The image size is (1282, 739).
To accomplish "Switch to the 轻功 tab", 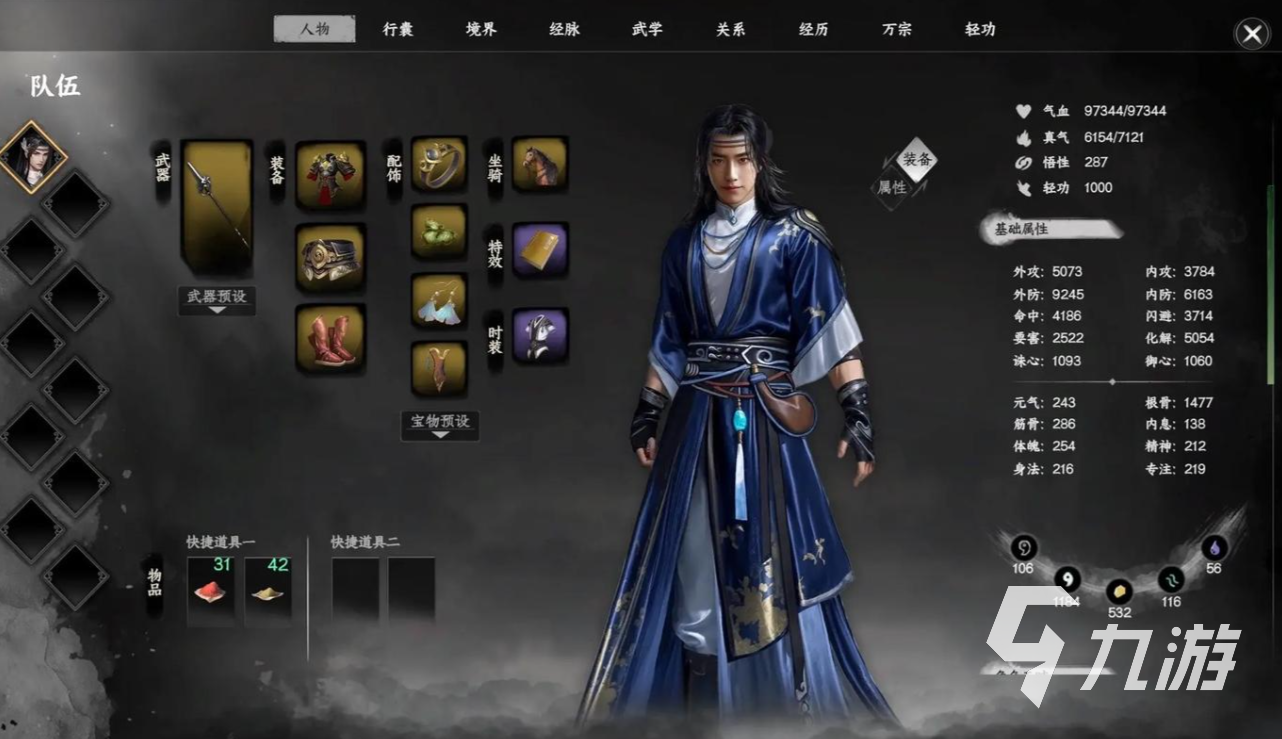I will tap(978, 29).
